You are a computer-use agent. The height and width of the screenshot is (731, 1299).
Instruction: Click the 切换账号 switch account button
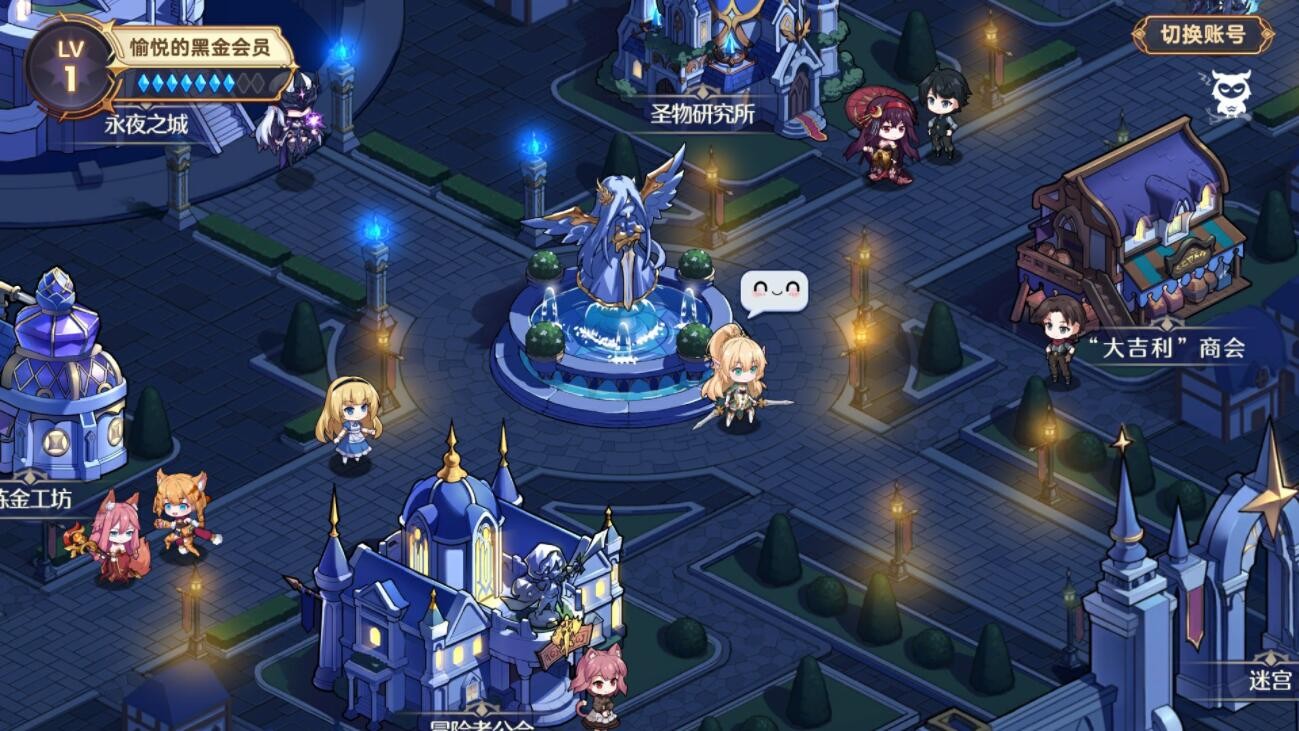1203,35
